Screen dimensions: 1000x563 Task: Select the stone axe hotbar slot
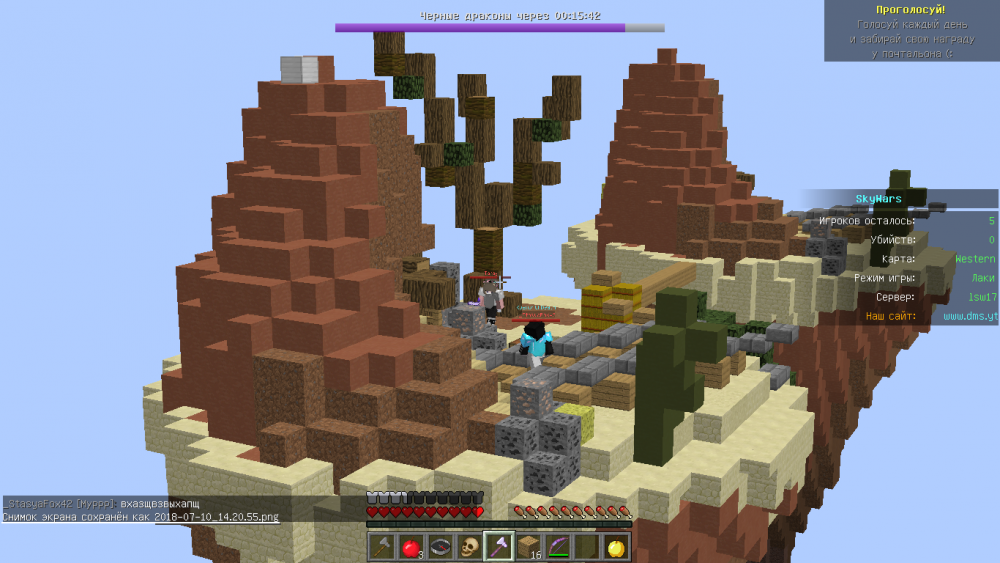tap(382, 547)
